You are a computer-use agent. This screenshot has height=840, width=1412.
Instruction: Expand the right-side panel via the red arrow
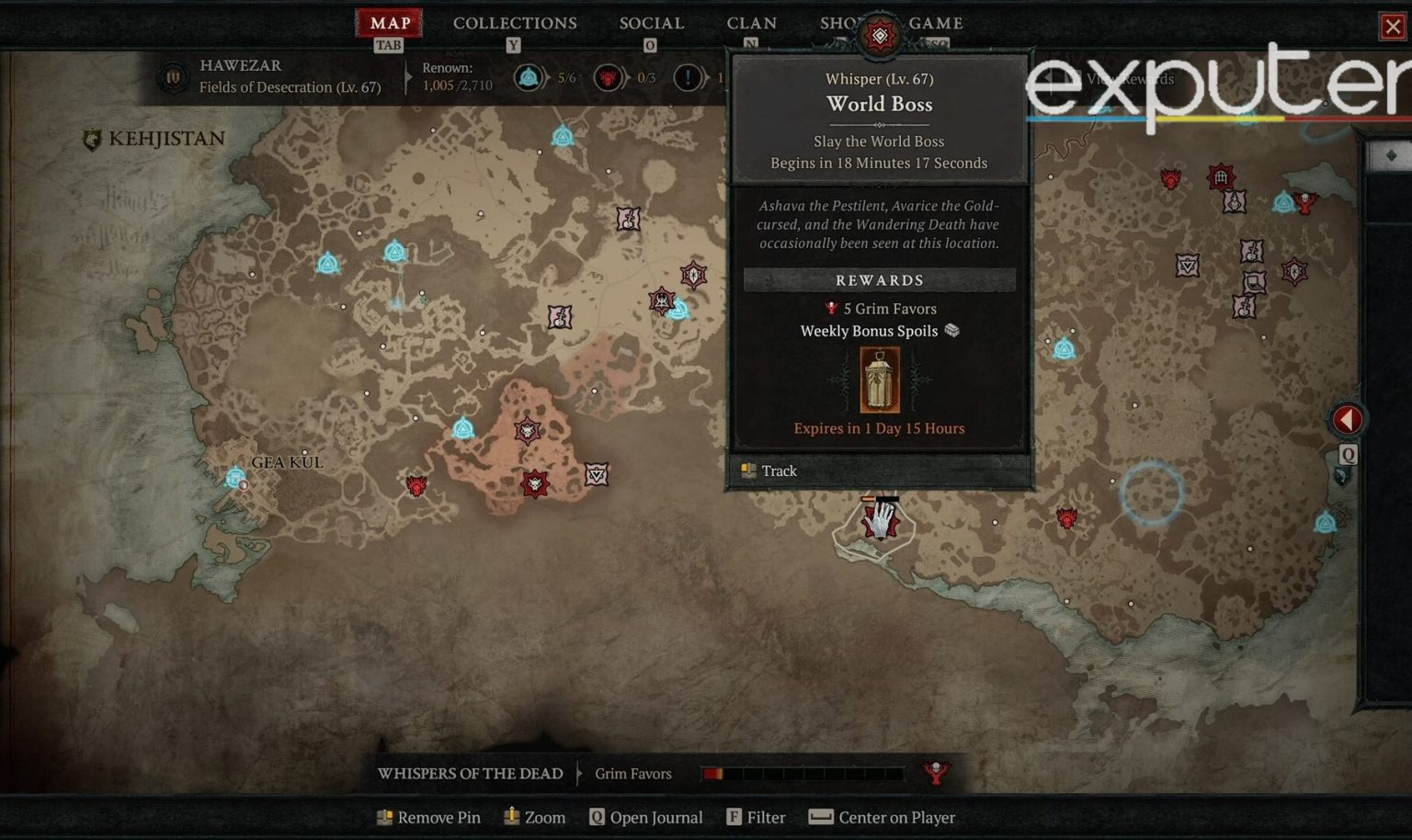point(1348,419)
